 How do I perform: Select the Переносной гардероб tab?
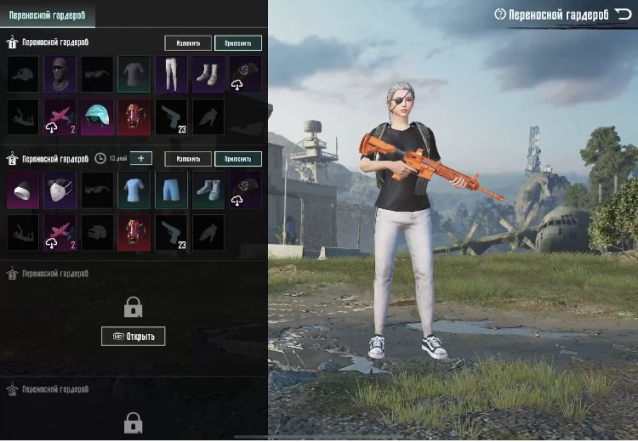click(x=48, y=15)
